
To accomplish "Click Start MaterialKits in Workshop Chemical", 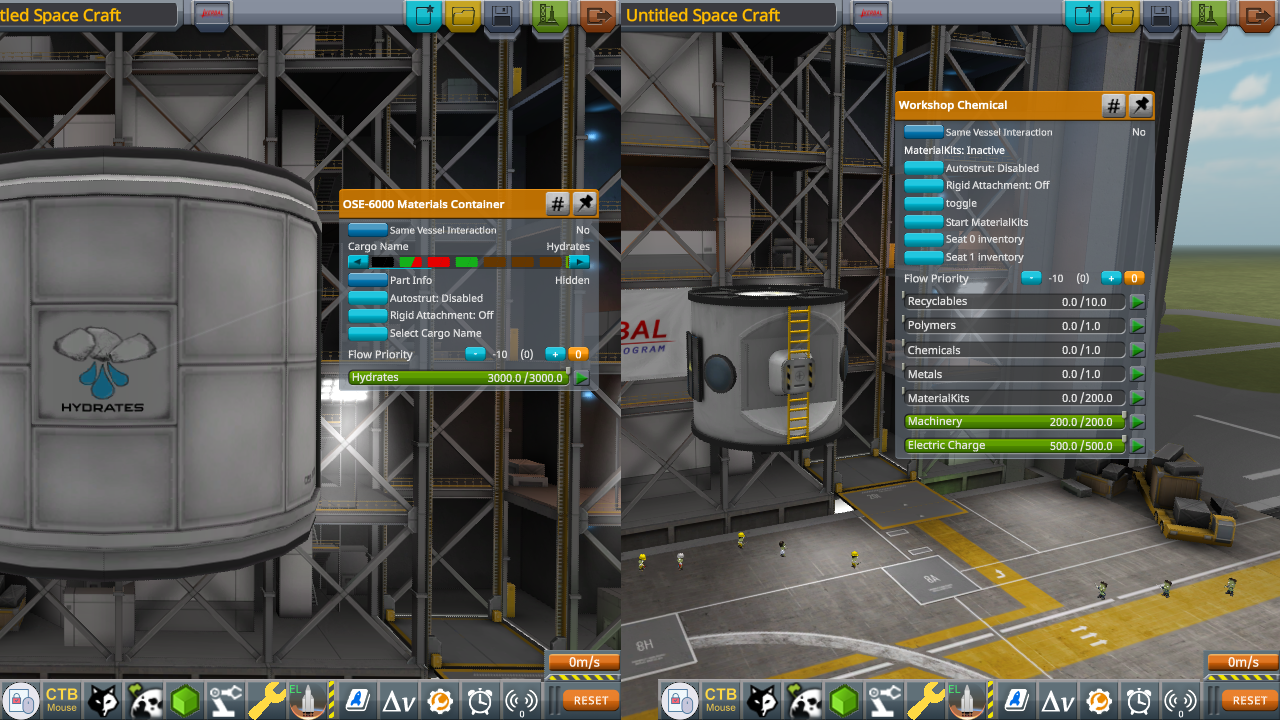I will click(923, 221).
